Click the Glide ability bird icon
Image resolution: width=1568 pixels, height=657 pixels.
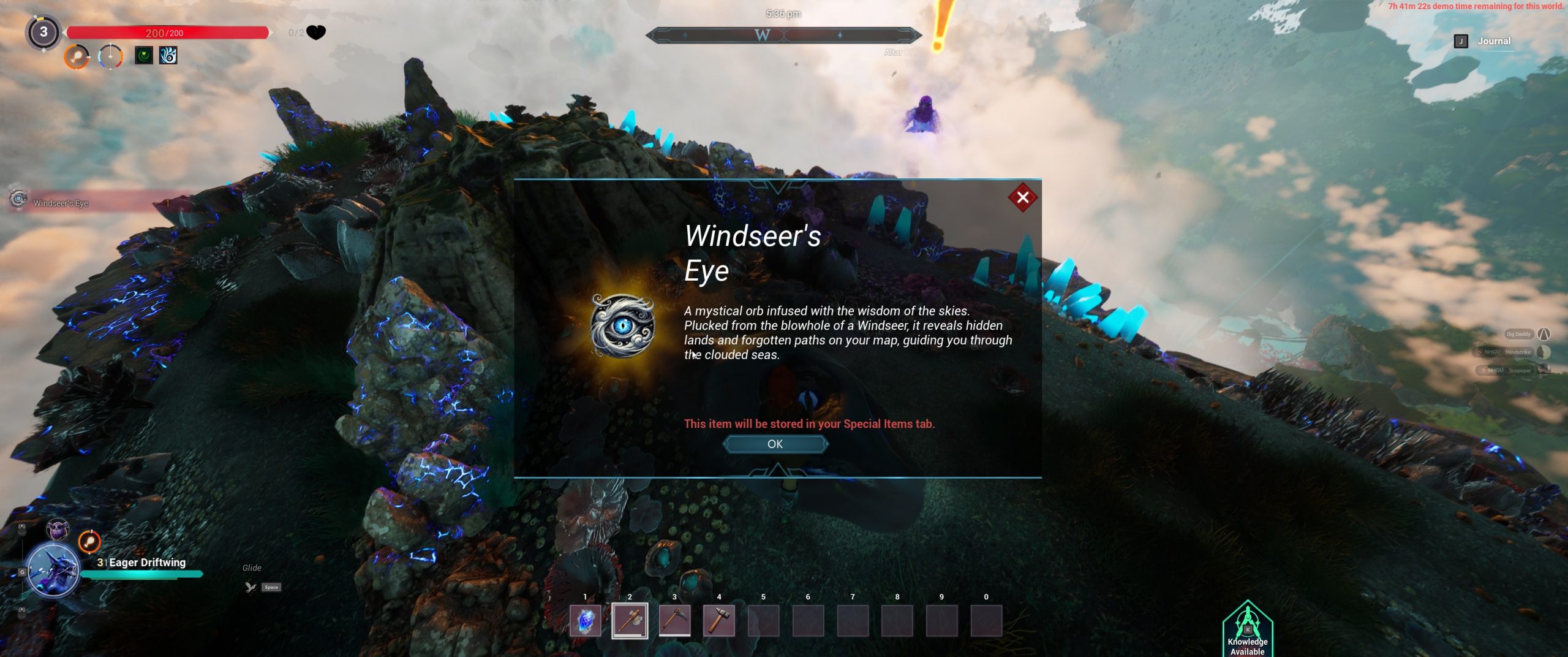point(251,587)
